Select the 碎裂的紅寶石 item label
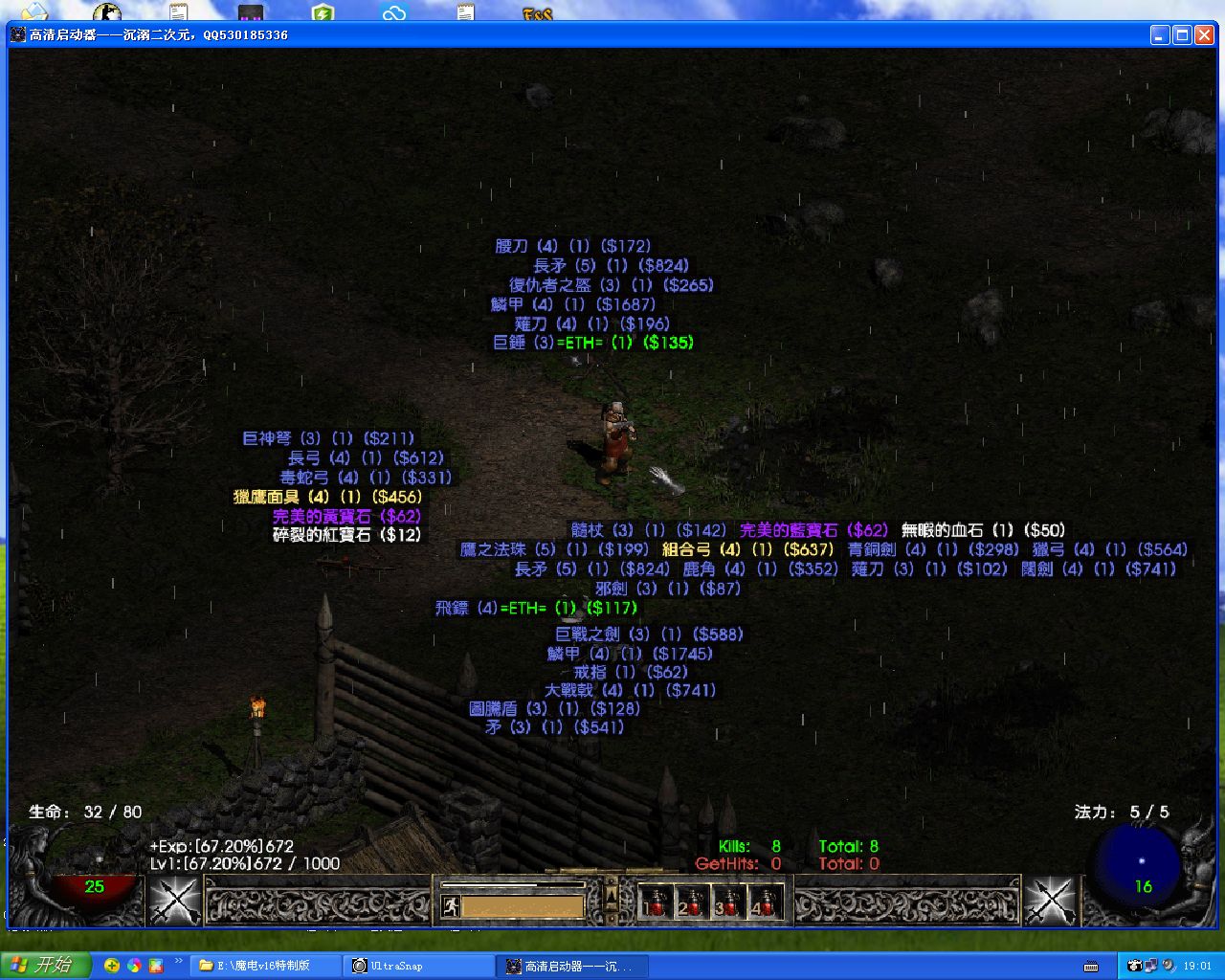1225x980 pixels. coord(346,535)
